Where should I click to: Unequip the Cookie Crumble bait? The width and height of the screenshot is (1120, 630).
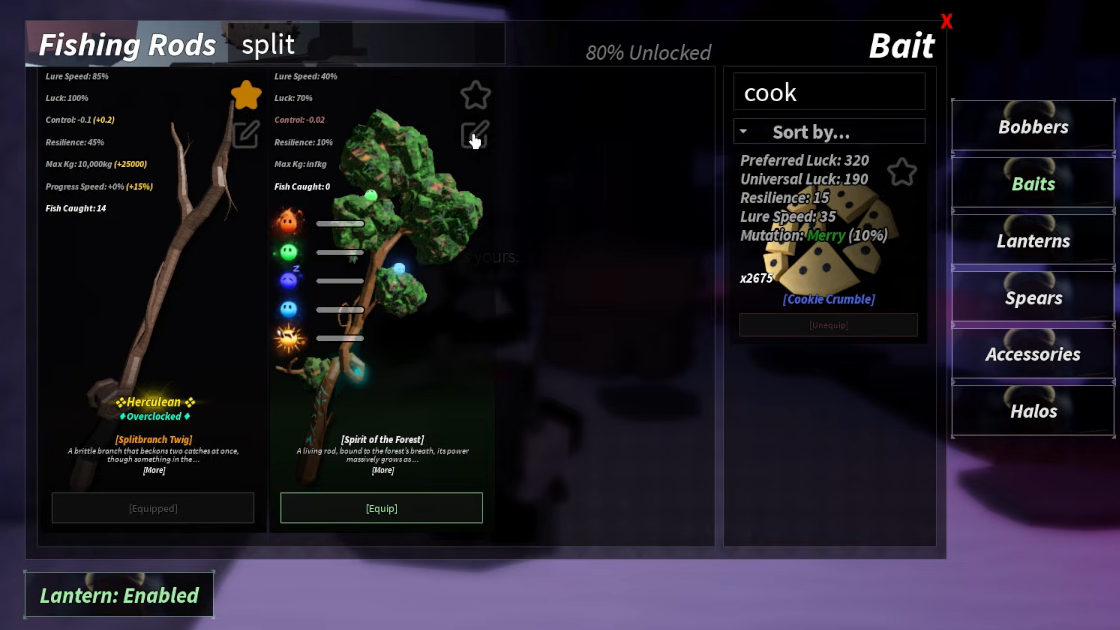tap(828, 325)
